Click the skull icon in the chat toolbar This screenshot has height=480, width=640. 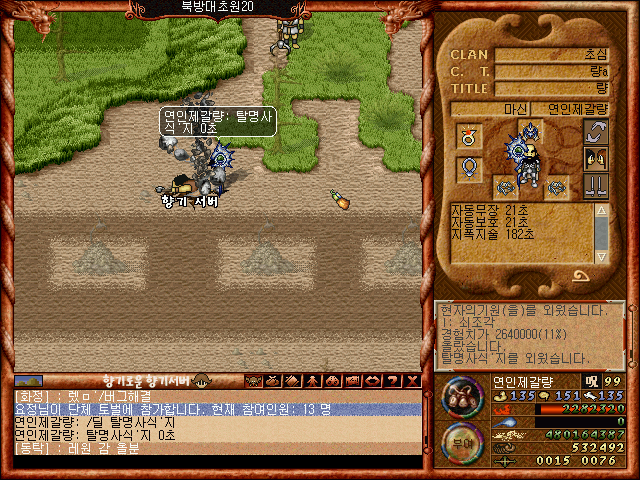(252, 381)
